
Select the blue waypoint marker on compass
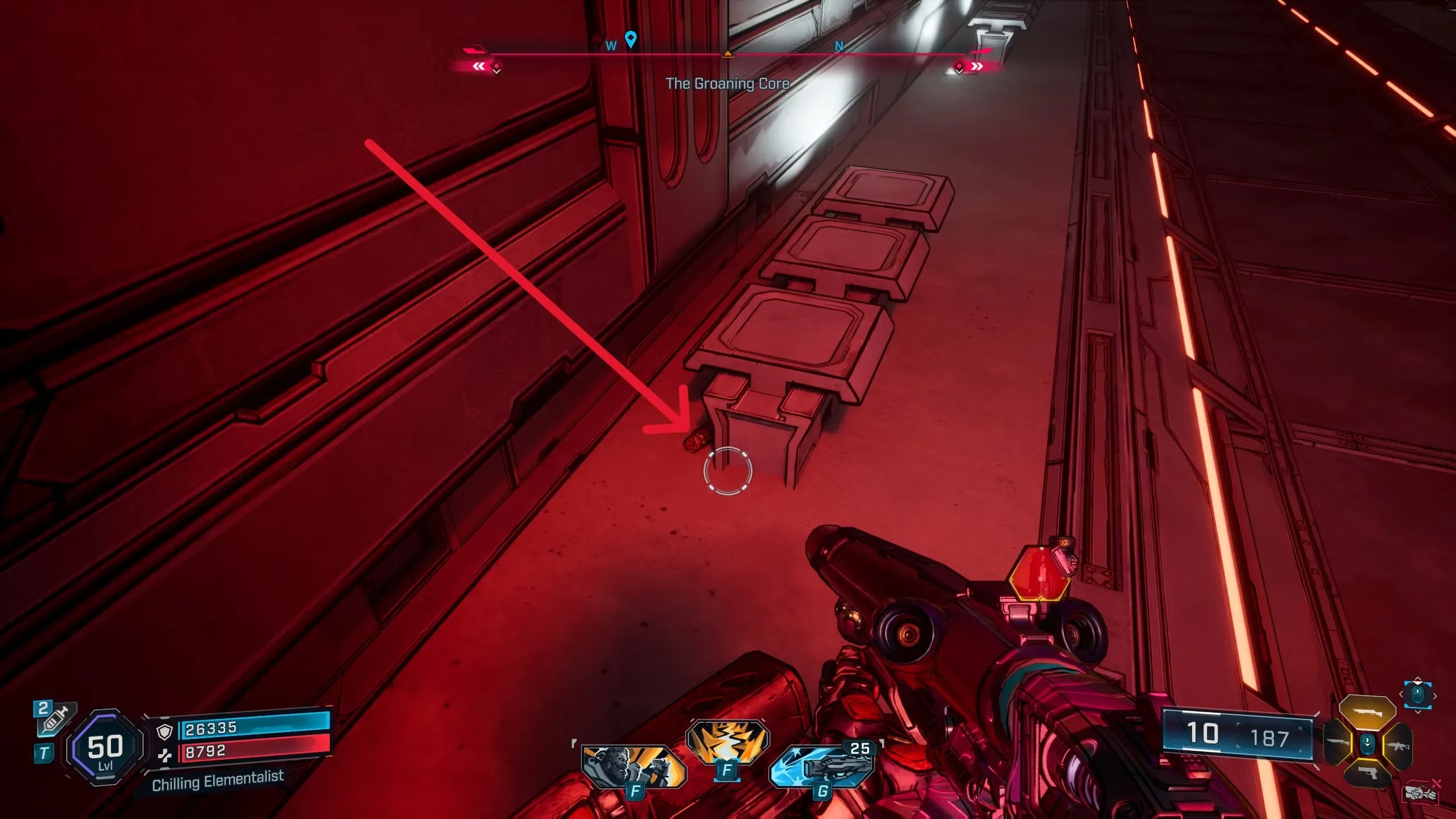click(630, 39)
